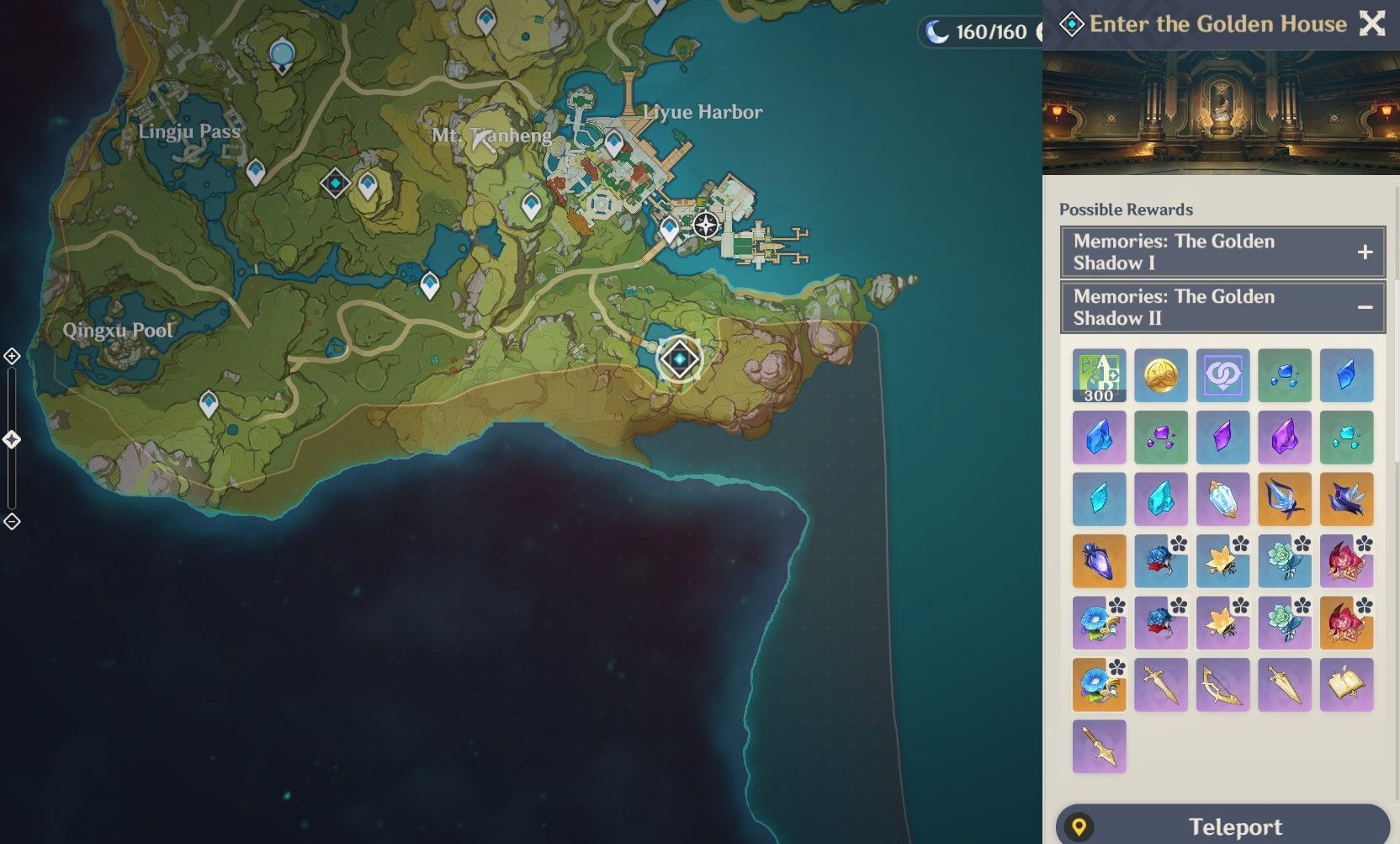Image resolution: width=1400 pixels, height=844 pixels.
Task: Select the 300 Adventure EXP reward icon
Action: [x=1099, y=375]
